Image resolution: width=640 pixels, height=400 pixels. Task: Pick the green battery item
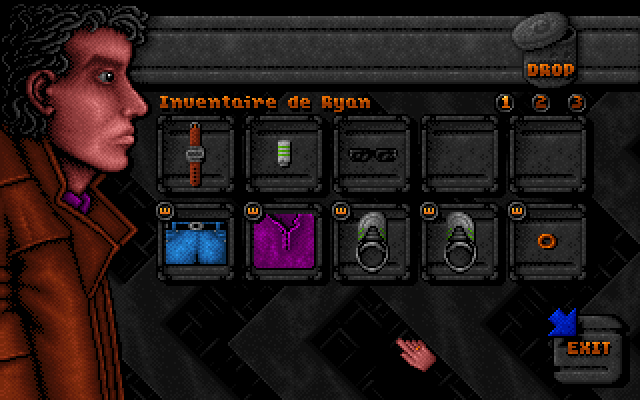[283, 153]
